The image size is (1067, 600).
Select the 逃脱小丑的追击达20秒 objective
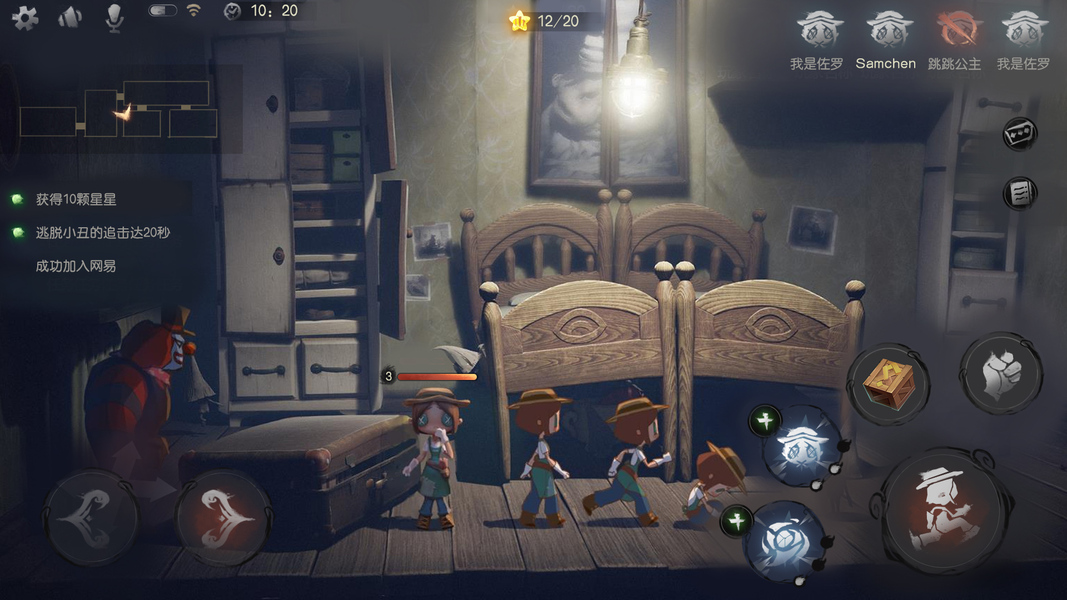102,233
